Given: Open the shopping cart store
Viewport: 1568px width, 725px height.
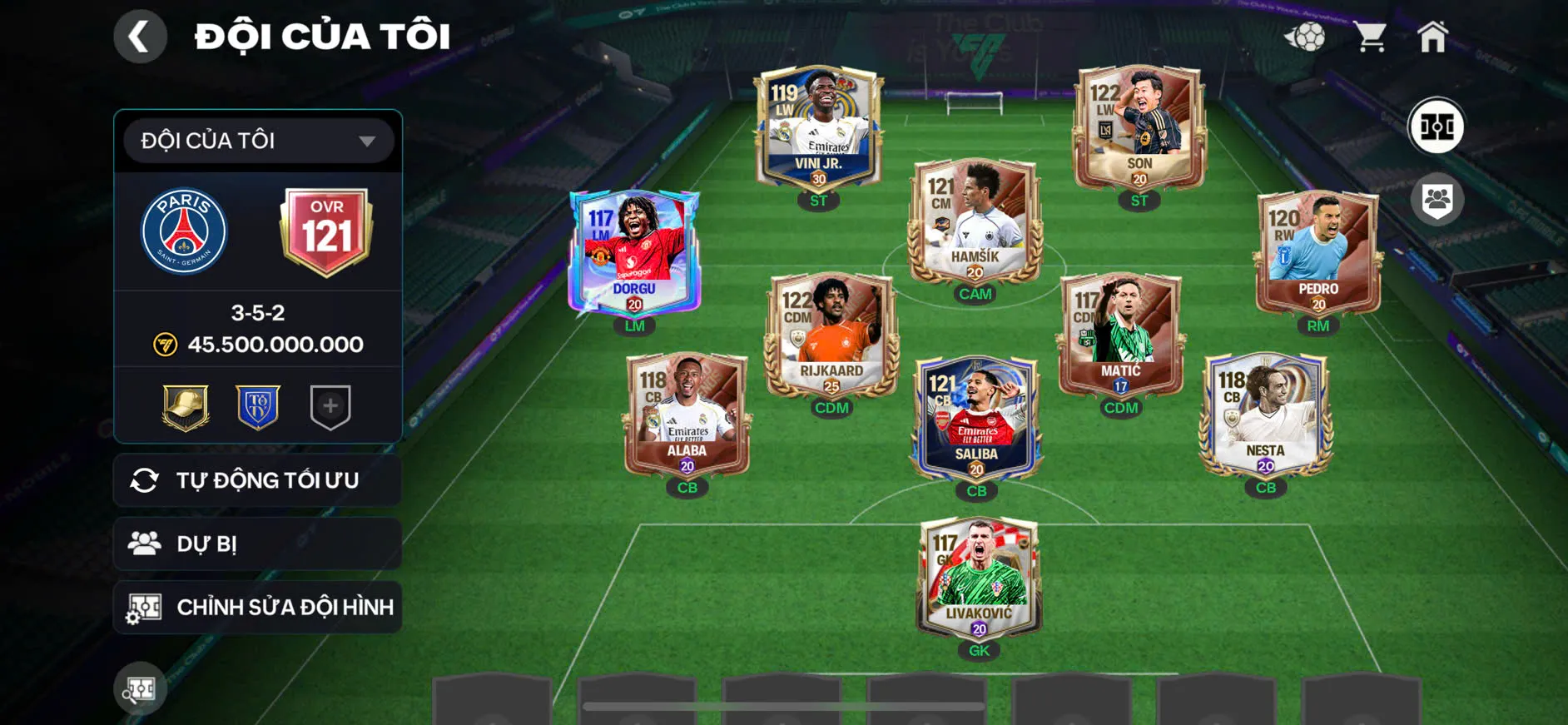Looking at the screenshot, I should 1369,37.
